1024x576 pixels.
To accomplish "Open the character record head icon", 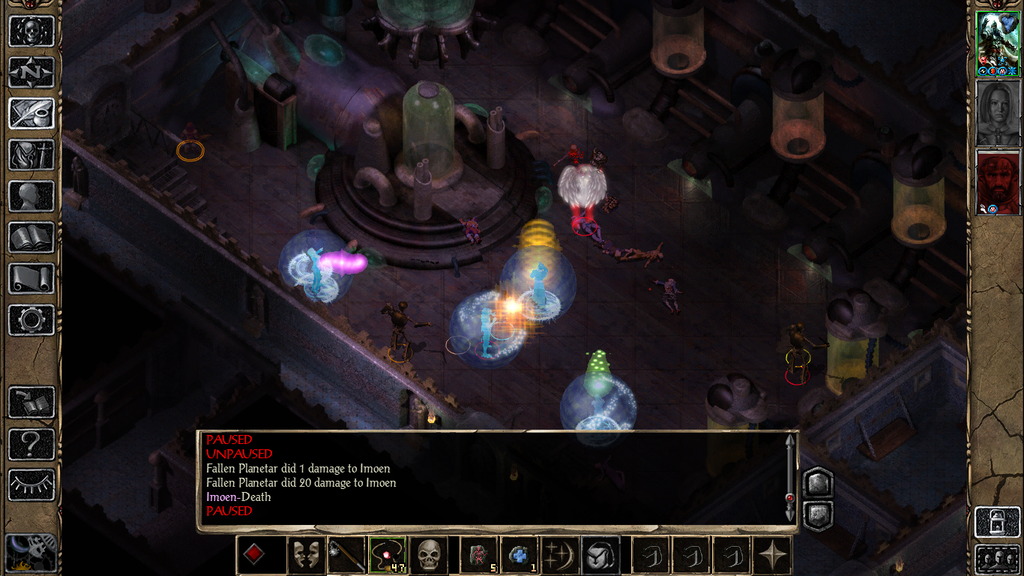I will (31, 196).
